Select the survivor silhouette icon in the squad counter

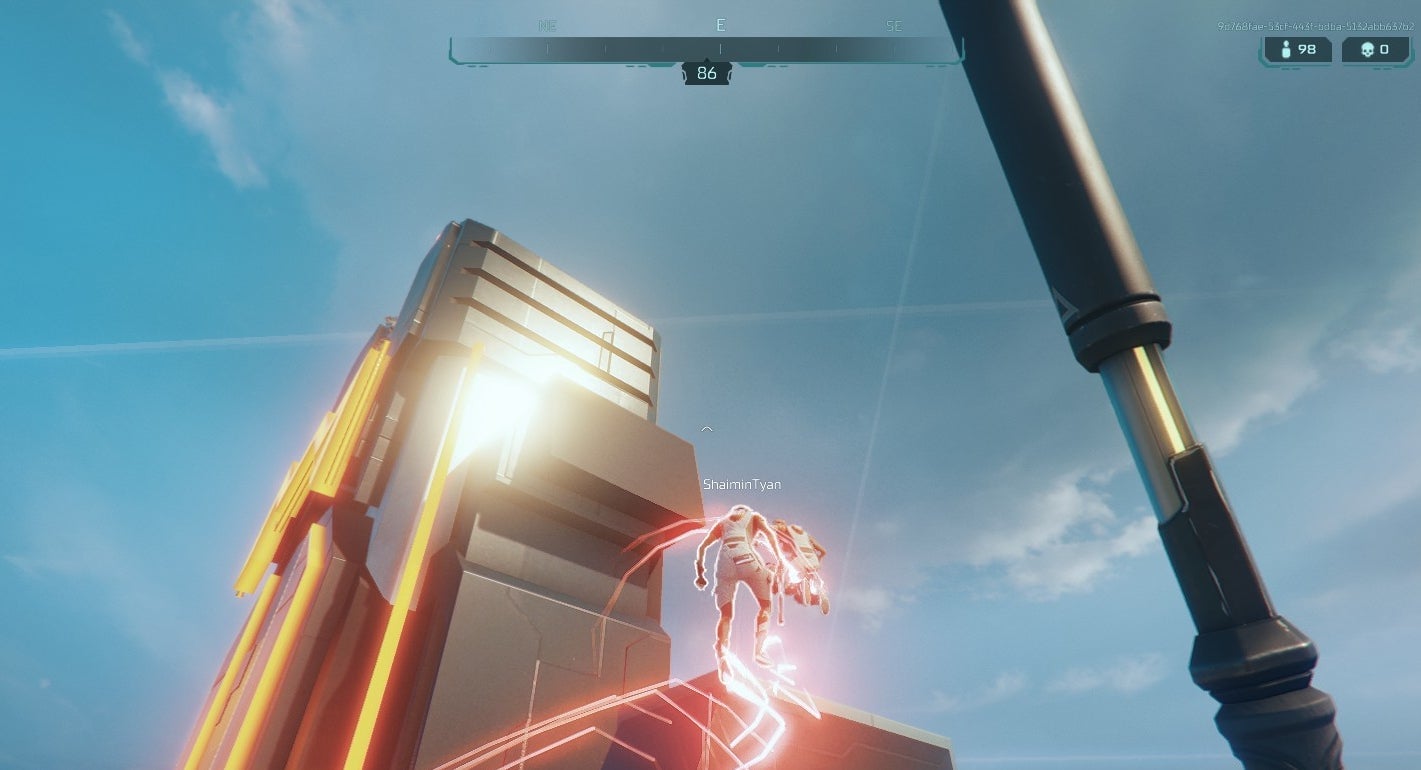pos(1286,49)
